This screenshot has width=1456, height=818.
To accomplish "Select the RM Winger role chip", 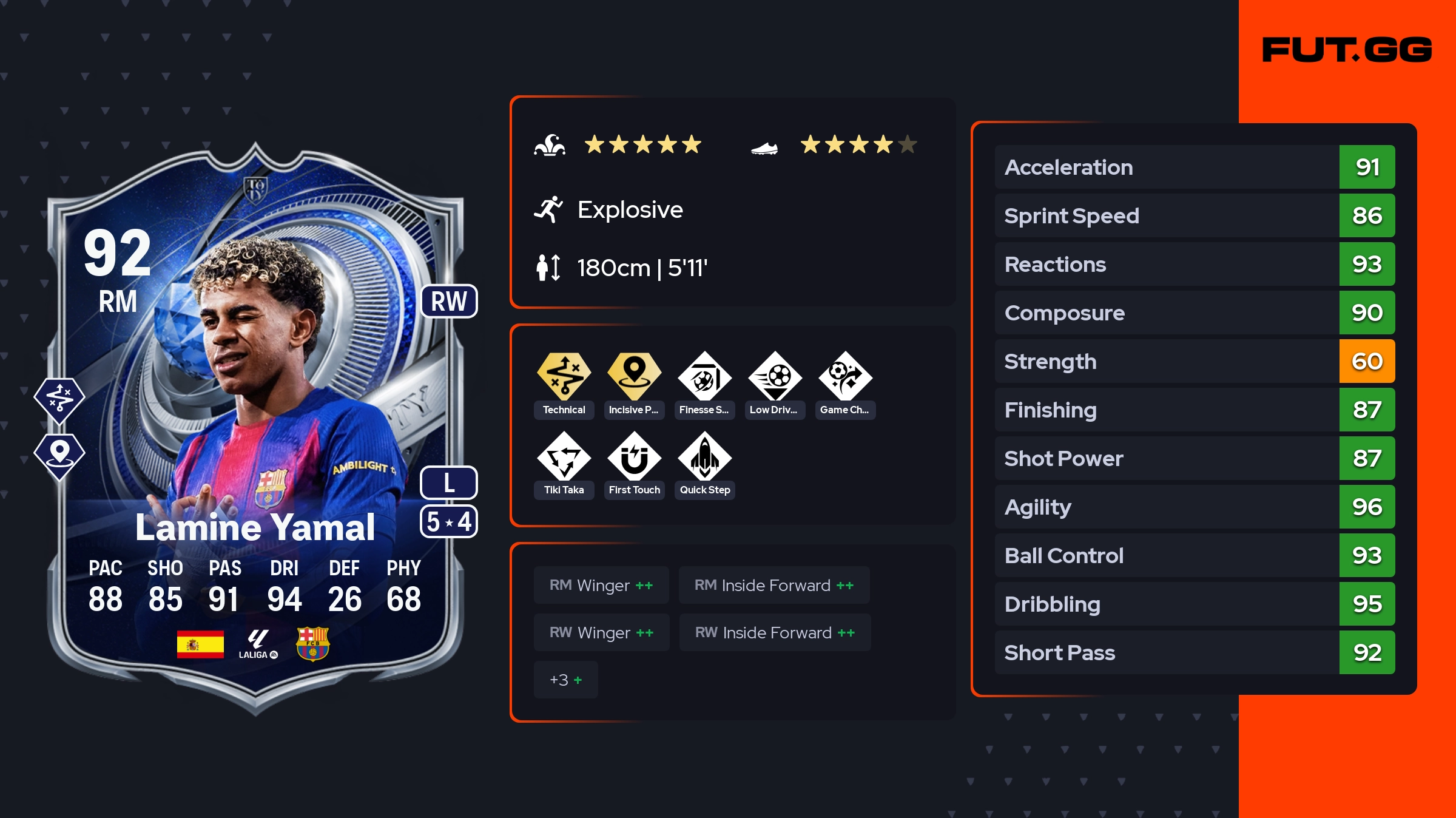I will click(x=601, y=585).
